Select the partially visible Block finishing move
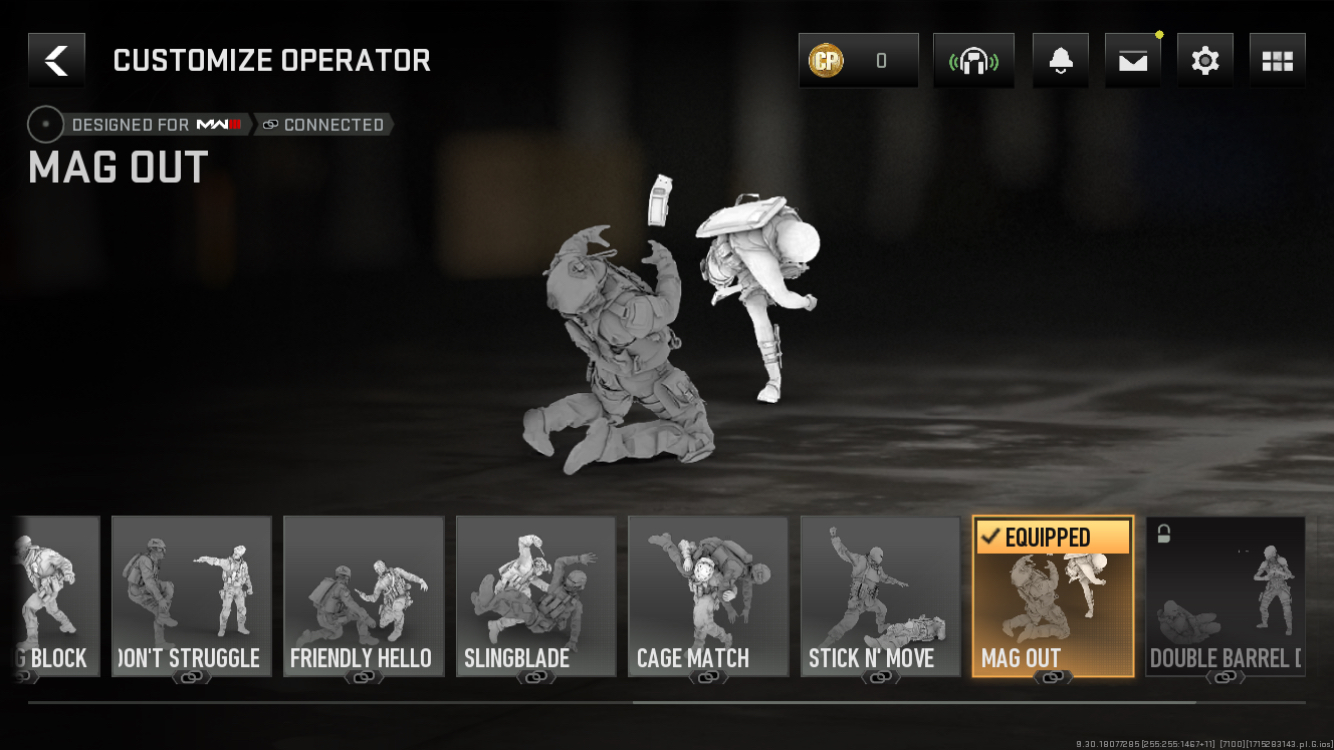The height and width of the screenshot is (750, 1334). tap(58, 596)
